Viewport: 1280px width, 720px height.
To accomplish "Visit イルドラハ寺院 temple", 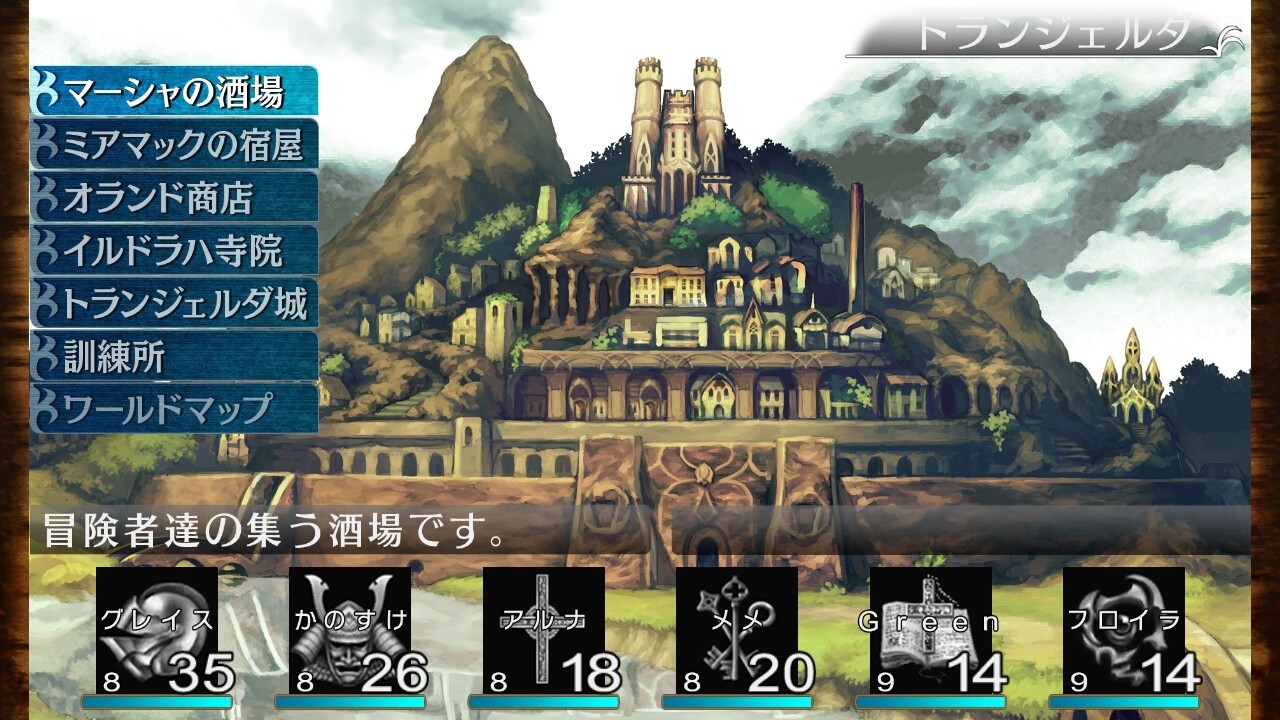I will [175, 251].
